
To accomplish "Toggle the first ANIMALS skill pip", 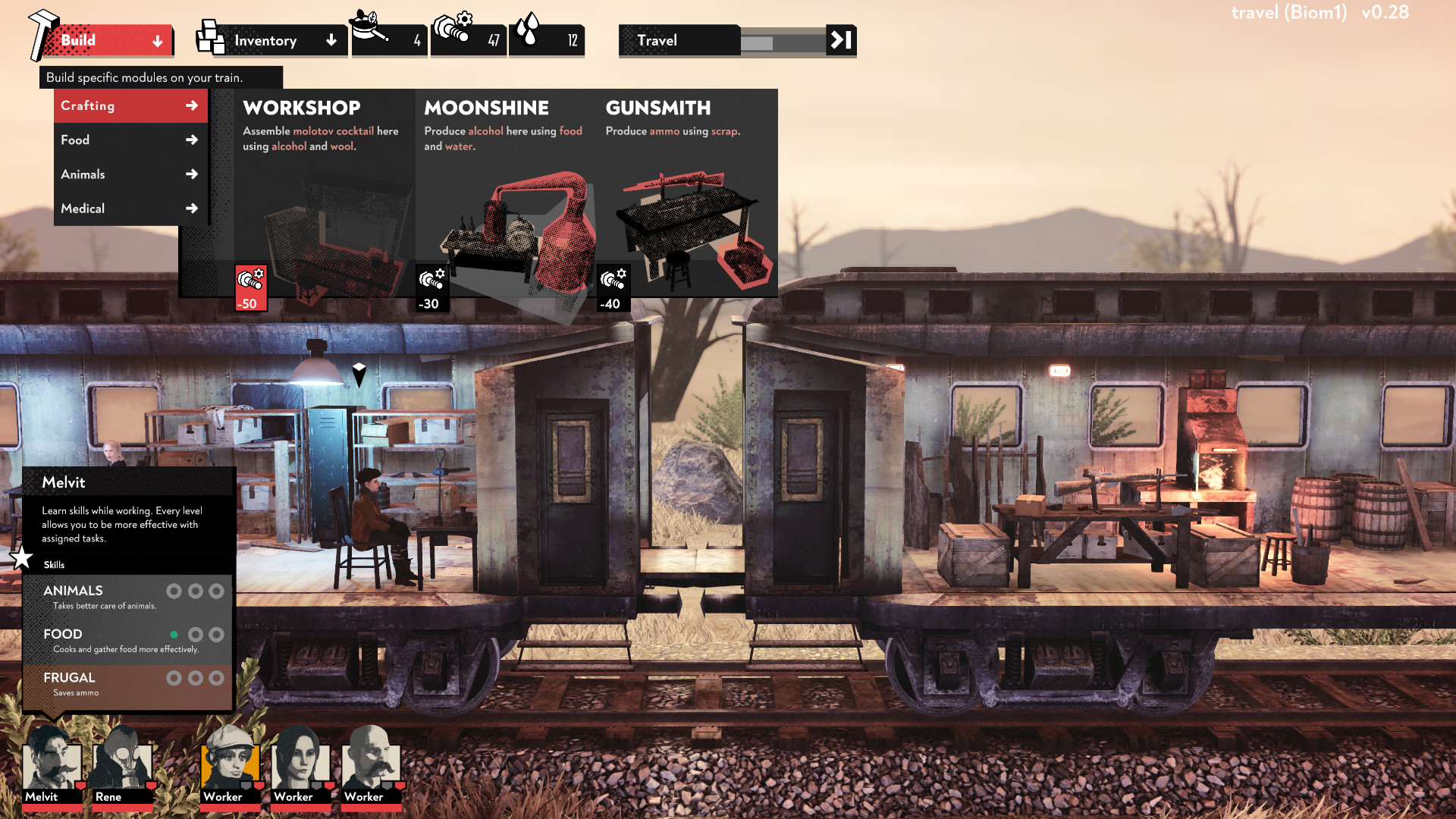I will coord(176,591).
